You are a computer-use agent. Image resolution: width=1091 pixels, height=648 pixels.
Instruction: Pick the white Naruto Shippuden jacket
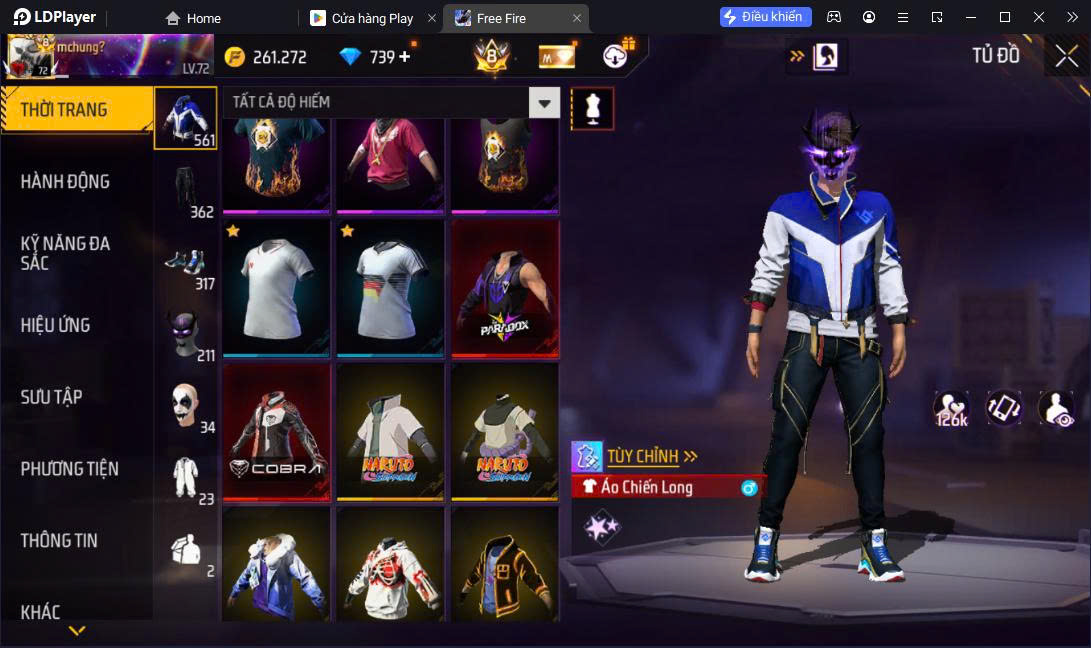(390, 432)
